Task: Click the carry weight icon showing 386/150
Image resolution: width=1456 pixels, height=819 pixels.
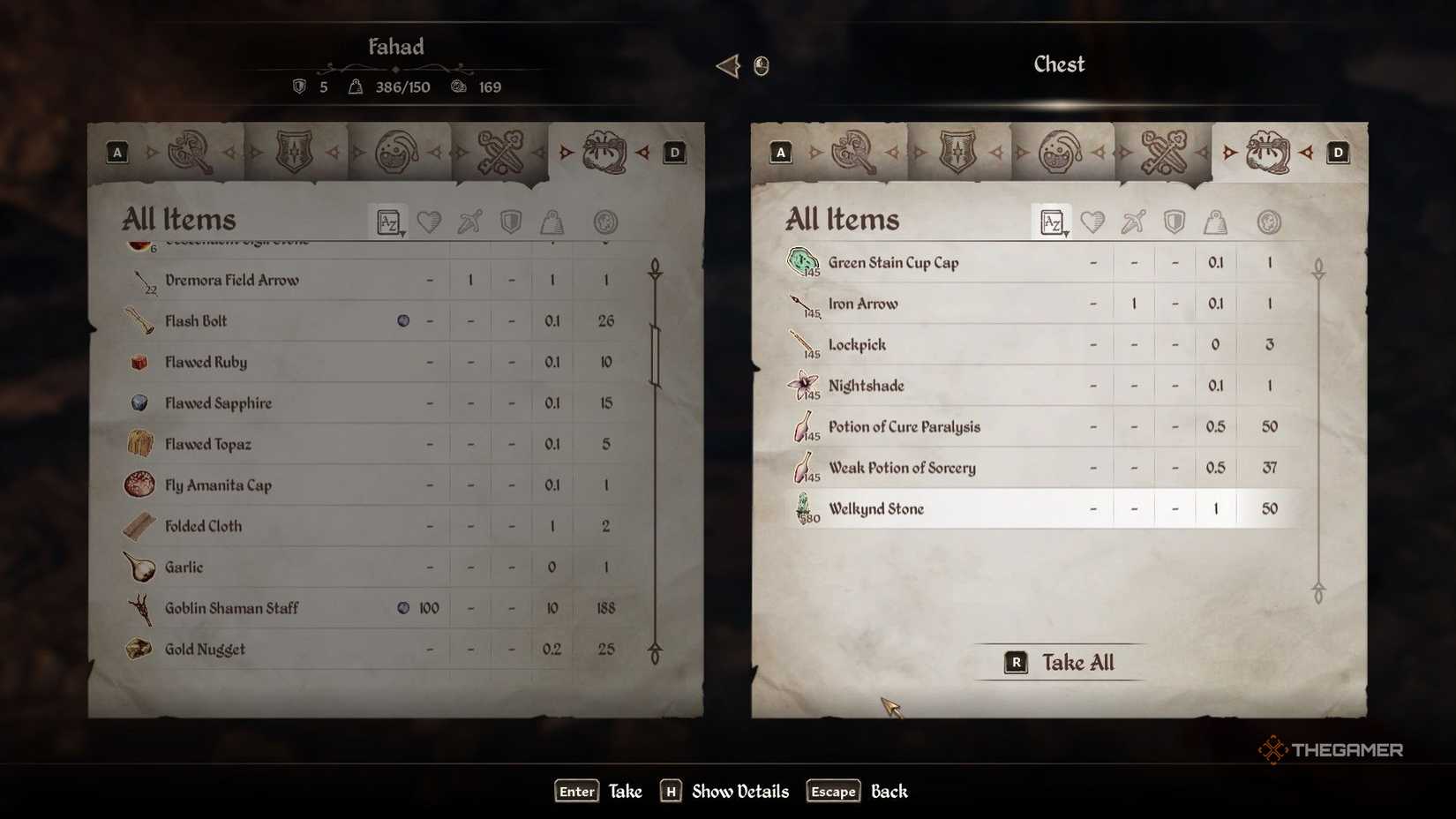Action: 356,86
